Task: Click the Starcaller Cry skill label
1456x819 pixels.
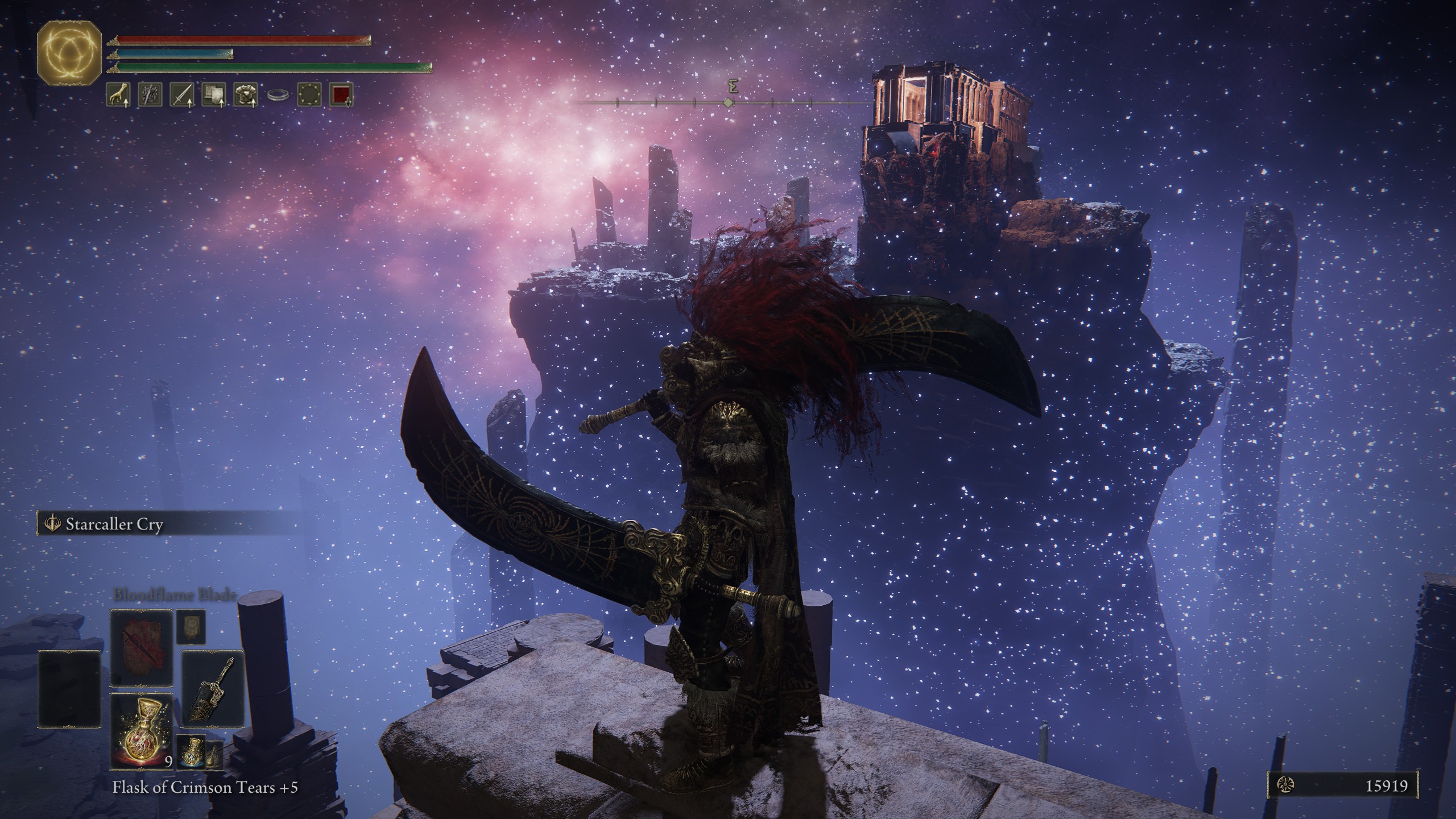Action: pos(114,524)
